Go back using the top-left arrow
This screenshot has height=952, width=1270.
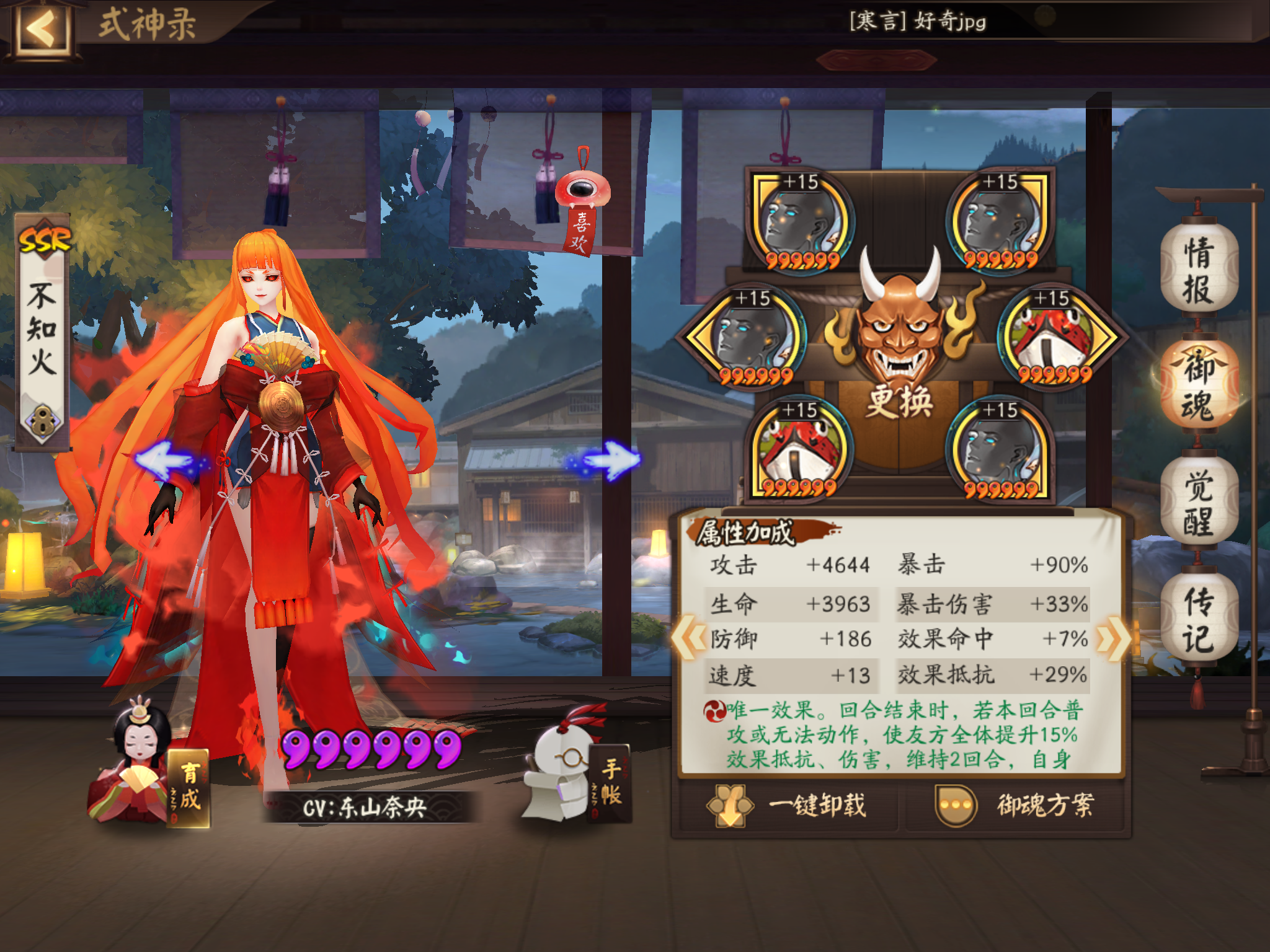[42, 29]
